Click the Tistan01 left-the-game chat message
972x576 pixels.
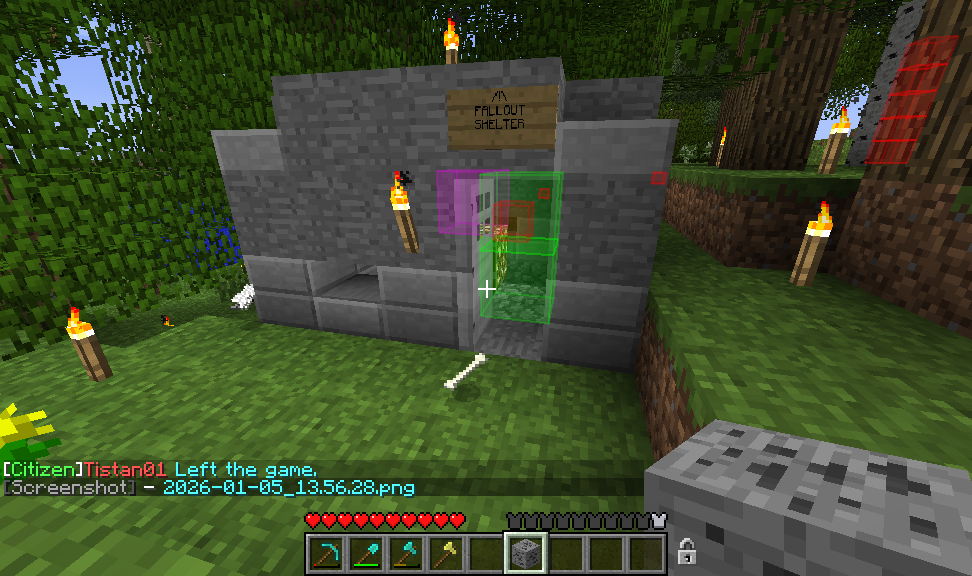tap(160, 469)
